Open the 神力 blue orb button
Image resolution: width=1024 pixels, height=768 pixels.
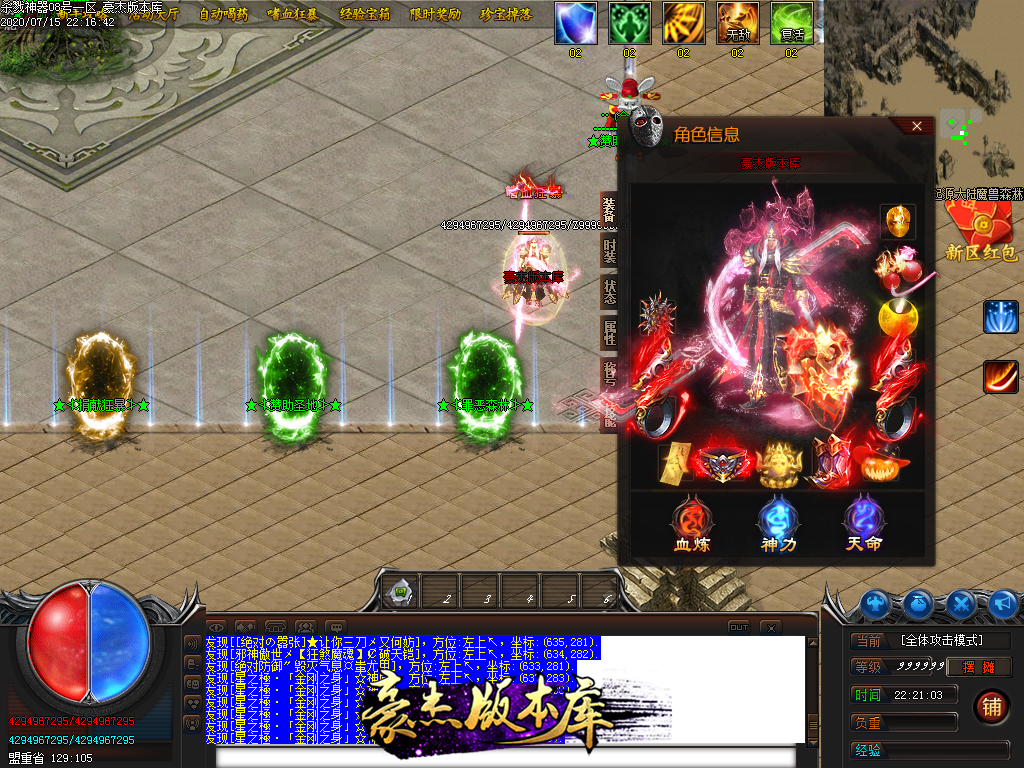tap(777, 523)
